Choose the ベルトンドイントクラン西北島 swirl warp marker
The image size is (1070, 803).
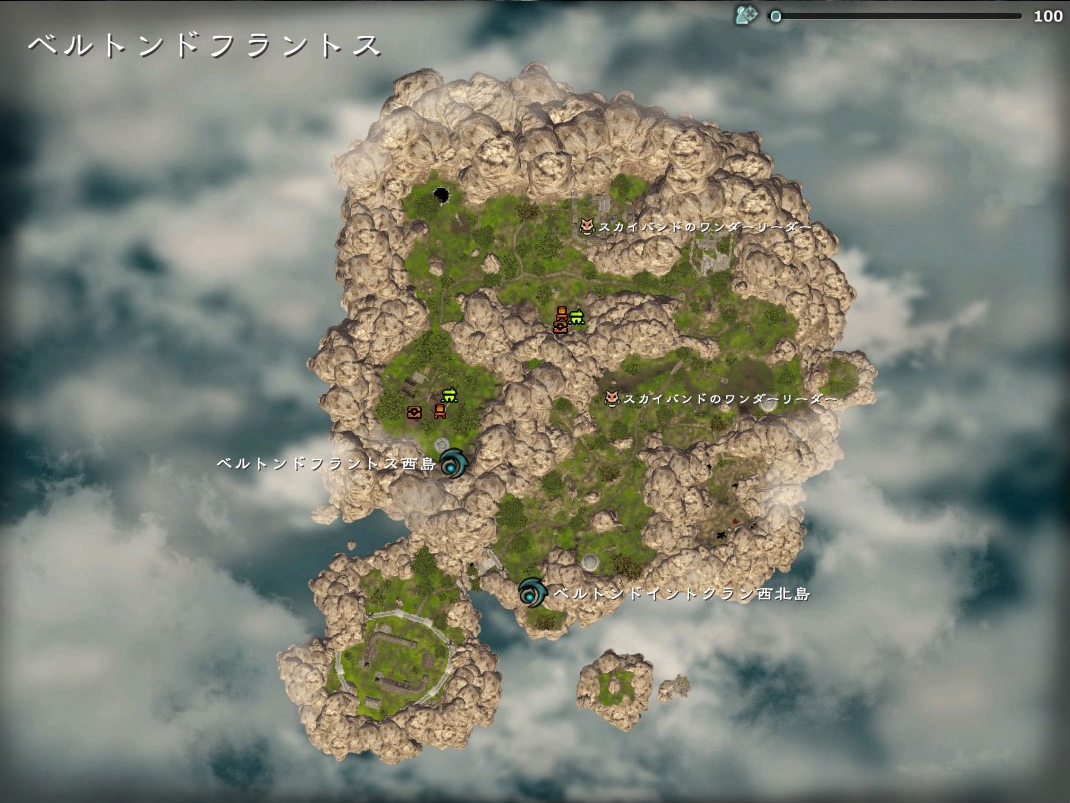click(x=532, y=593)
